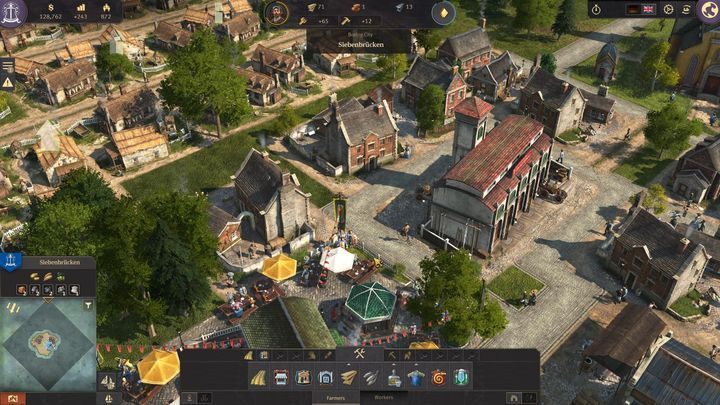This screenshot has height=405, width=720.
Task: Open the gold diamond button beside city stats
Action: pos(443,12)
